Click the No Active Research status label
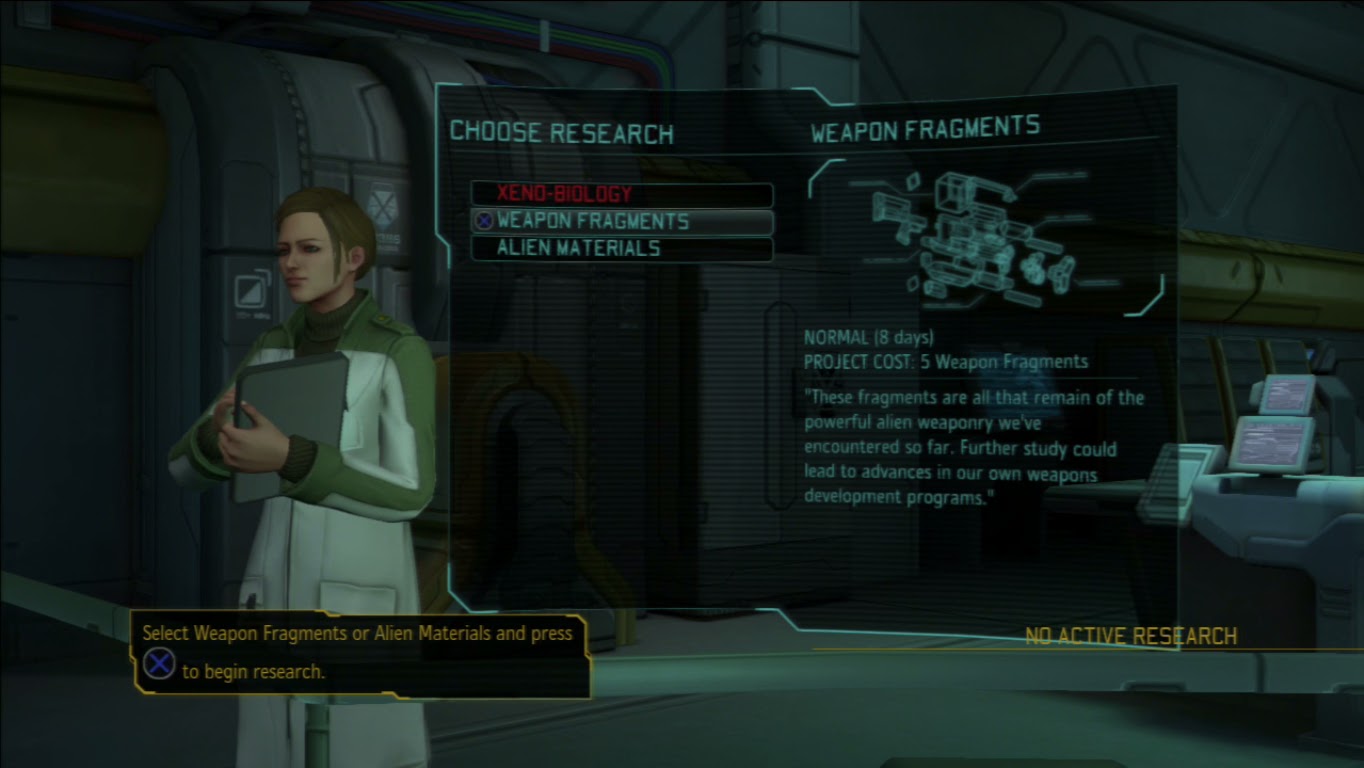 (1131, 634)
